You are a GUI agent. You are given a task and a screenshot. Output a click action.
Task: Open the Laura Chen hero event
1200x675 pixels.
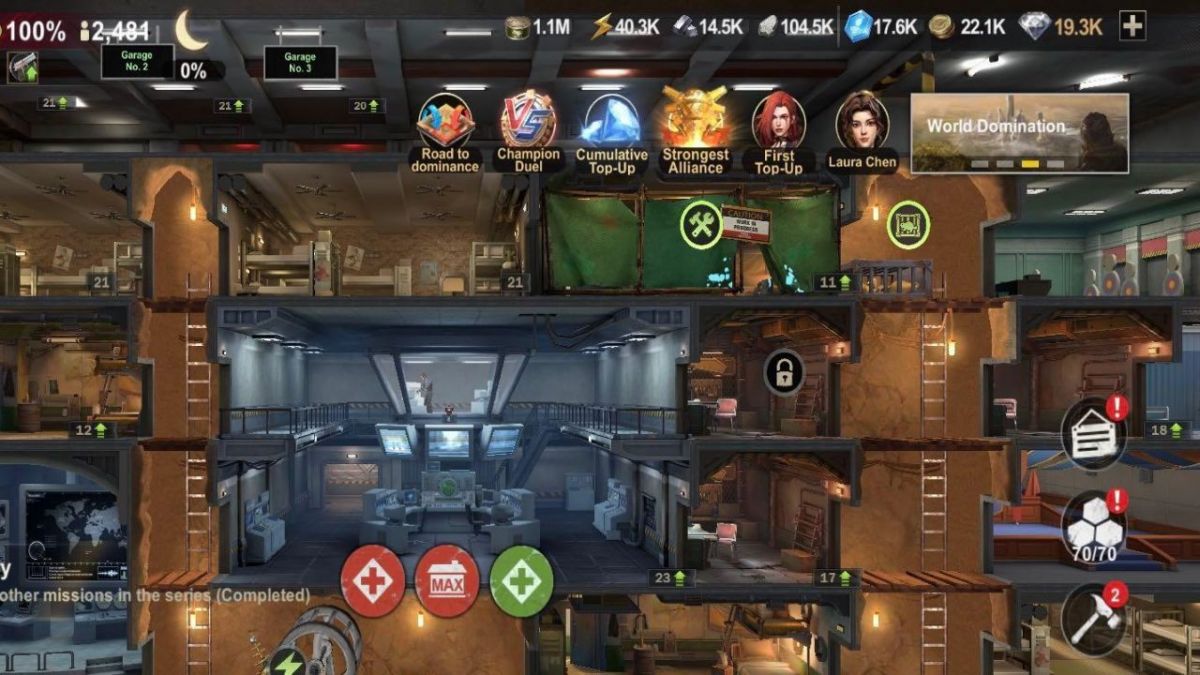click(x=861, y=120)
